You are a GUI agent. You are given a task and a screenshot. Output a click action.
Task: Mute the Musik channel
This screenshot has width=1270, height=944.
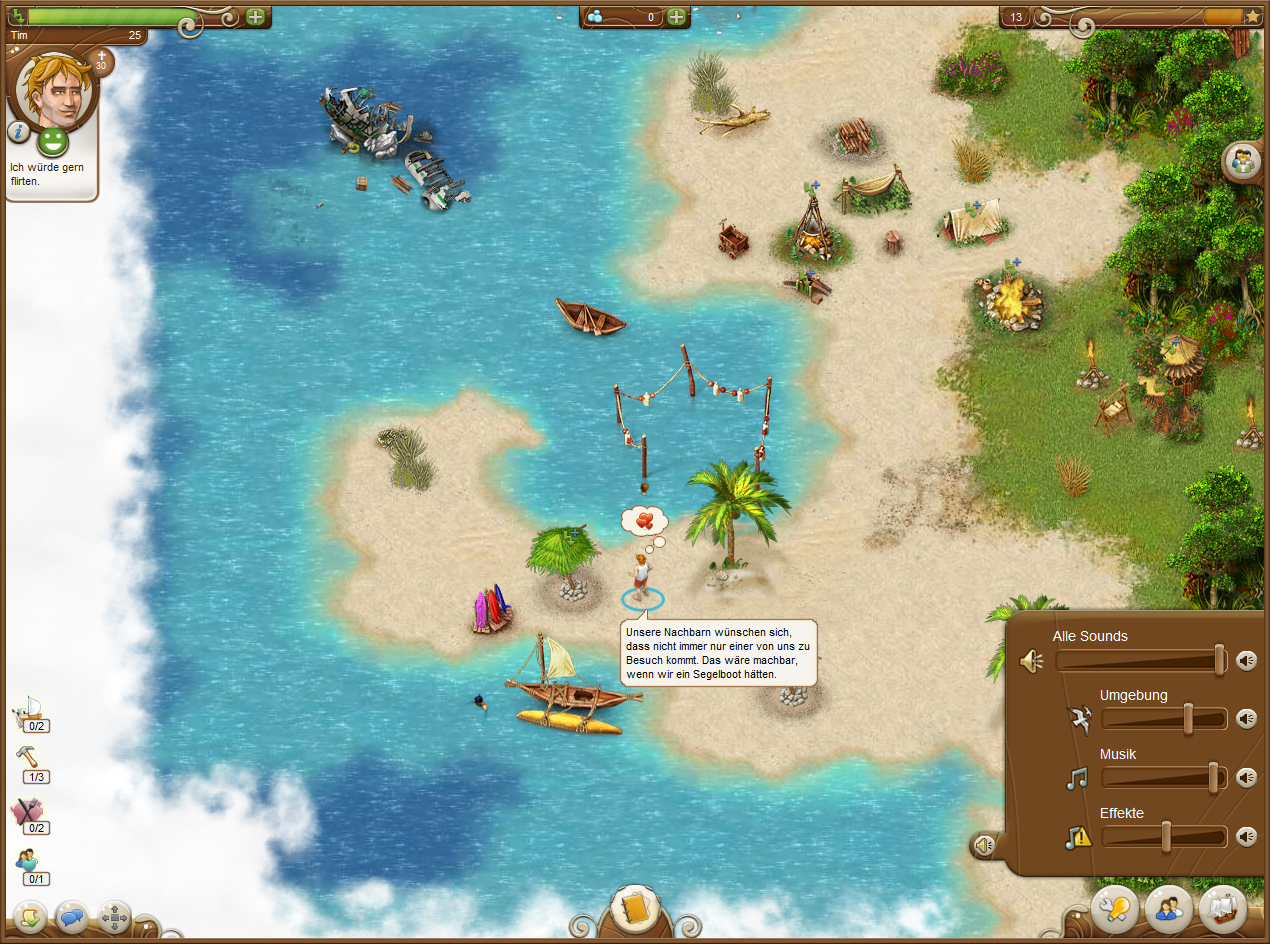click(x=1246, y=778)
